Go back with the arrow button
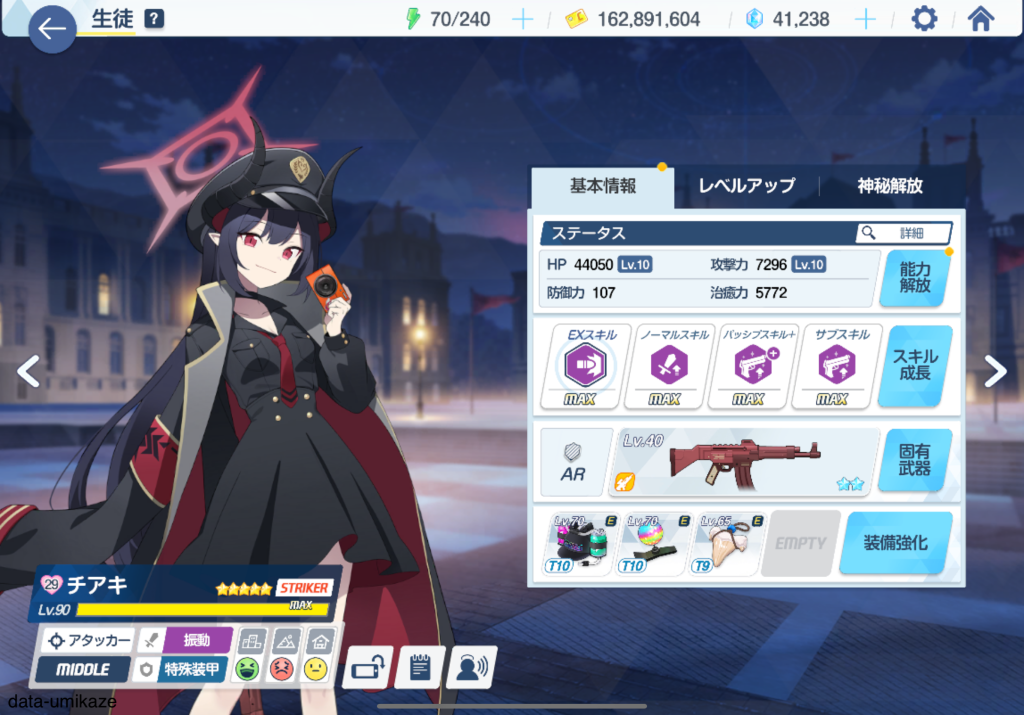Image resolution: width=1024 pixels, height=715 pixels. click(x=51, y=28)
